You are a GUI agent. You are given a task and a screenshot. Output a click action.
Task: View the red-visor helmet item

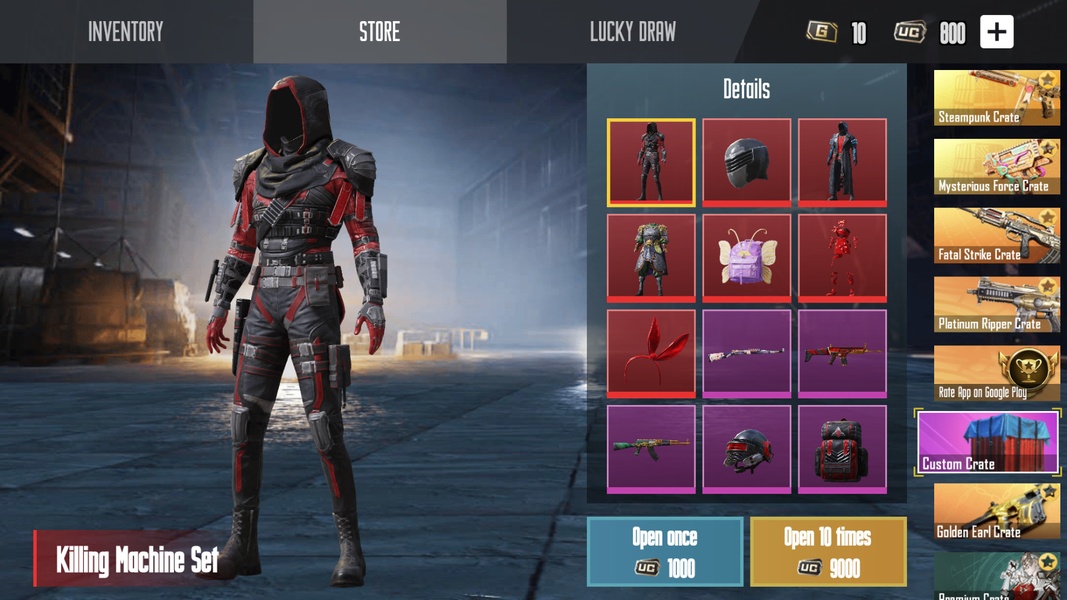click(746, 448)
